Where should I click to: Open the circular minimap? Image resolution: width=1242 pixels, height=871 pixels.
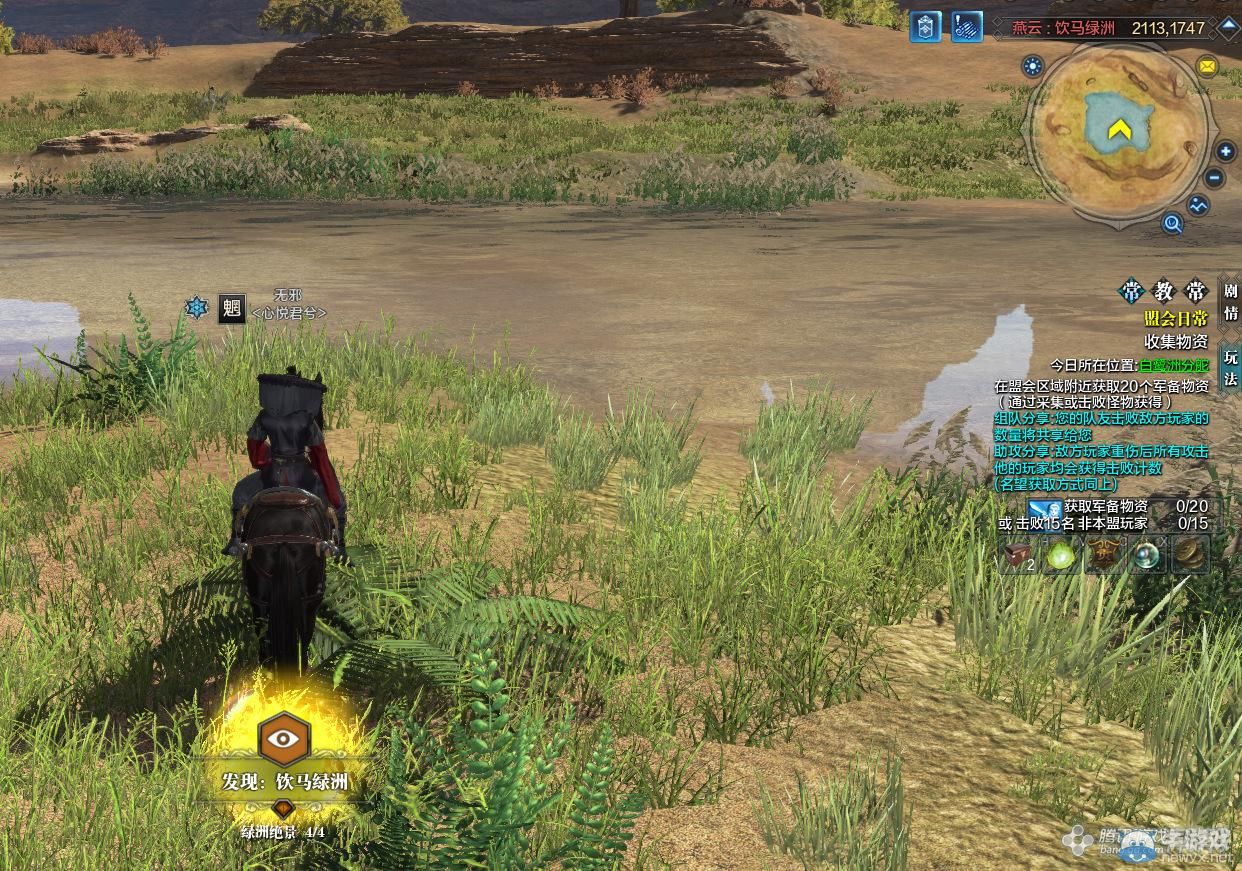[1120, 130]
